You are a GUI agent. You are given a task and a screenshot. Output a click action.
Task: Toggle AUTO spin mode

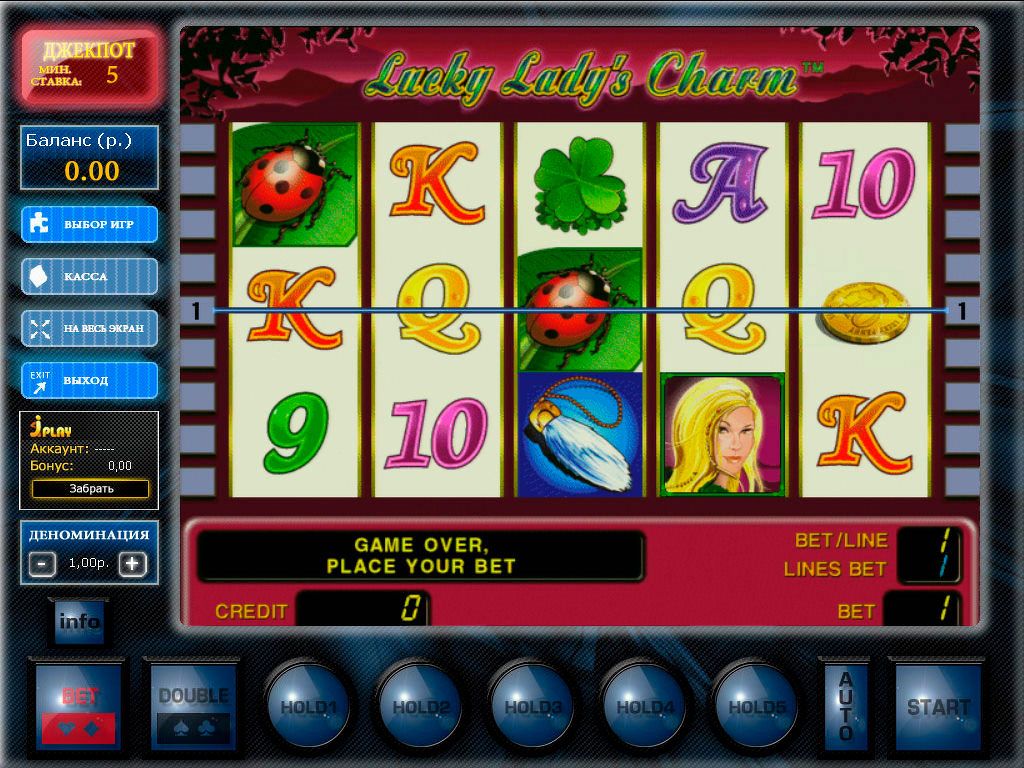845,706
